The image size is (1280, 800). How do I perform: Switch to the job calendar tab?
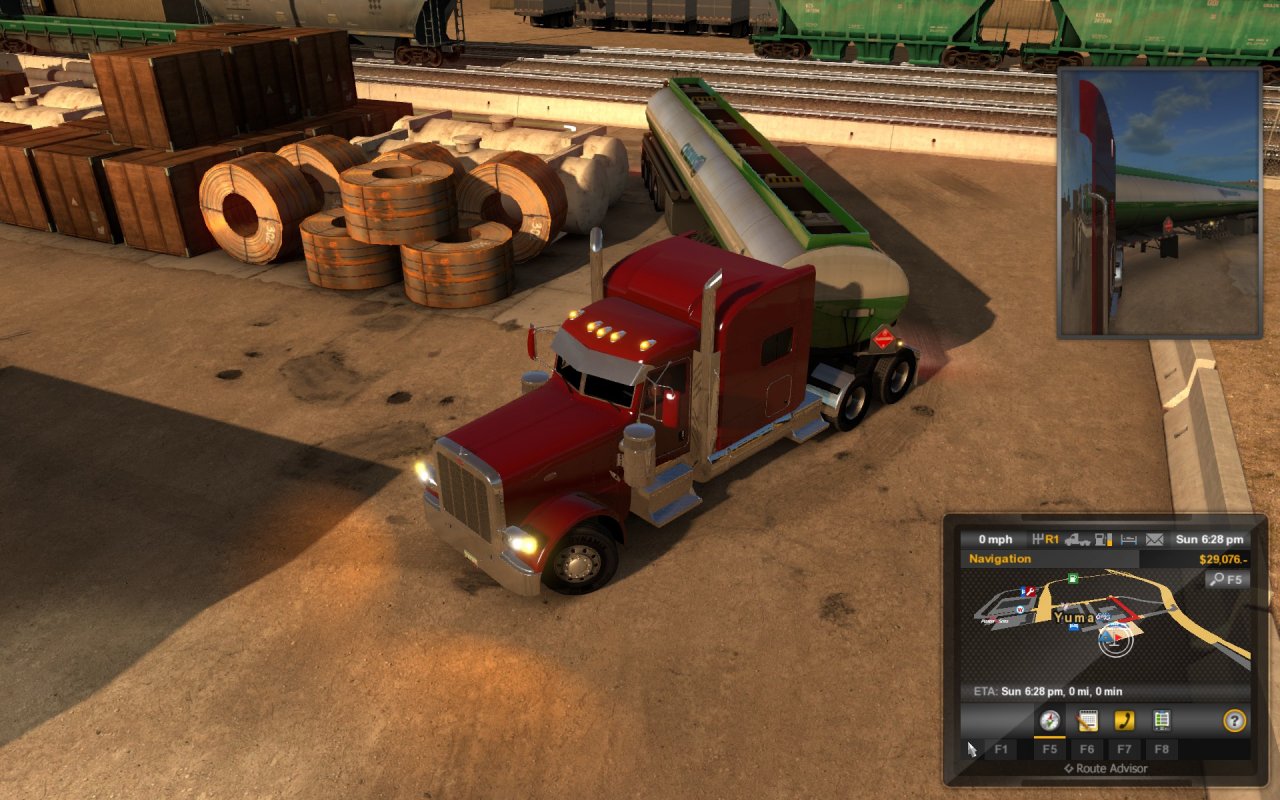1087,720
